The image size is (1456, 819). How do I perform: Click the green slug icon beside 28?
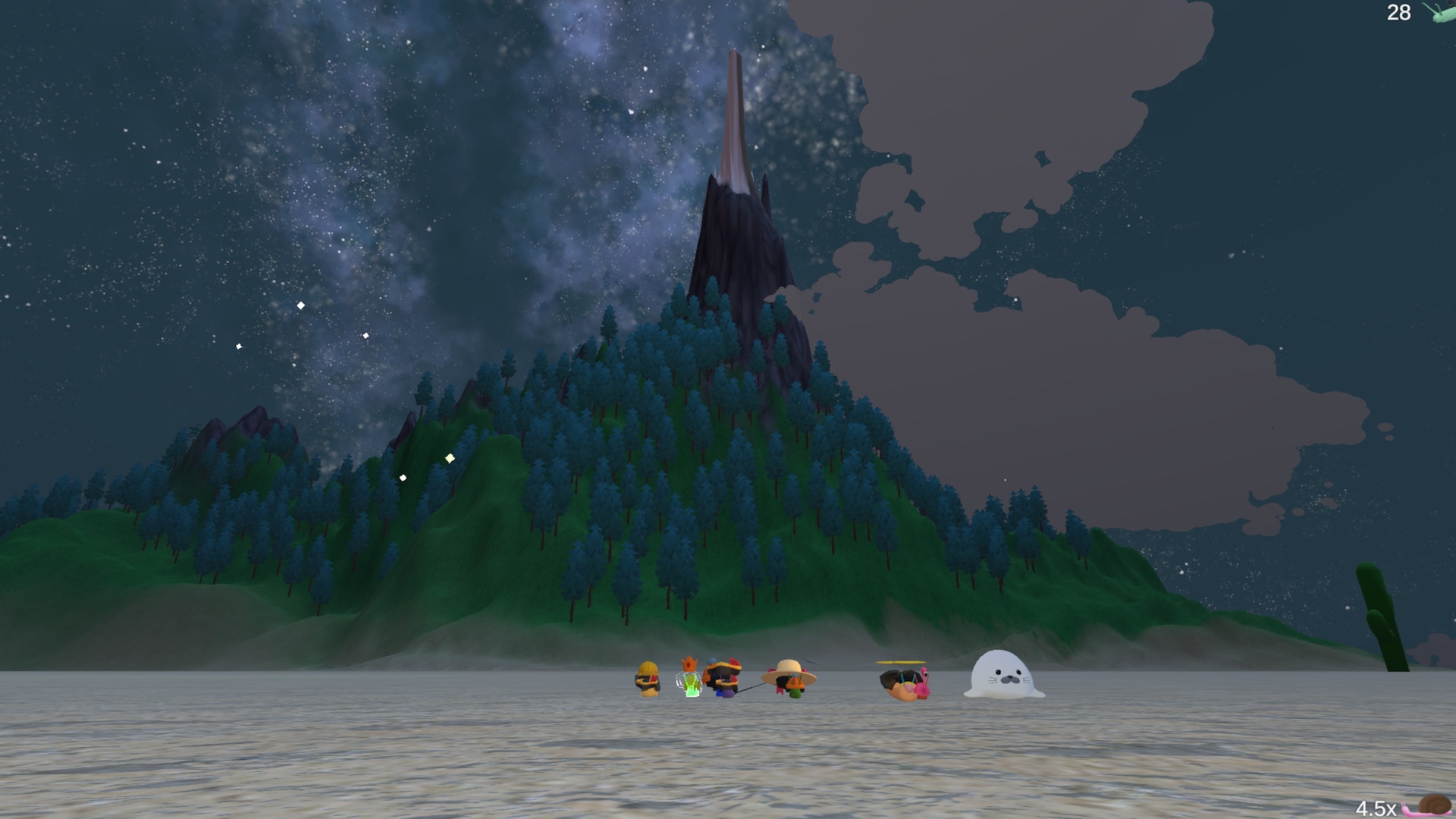(x=1439, y=12)
